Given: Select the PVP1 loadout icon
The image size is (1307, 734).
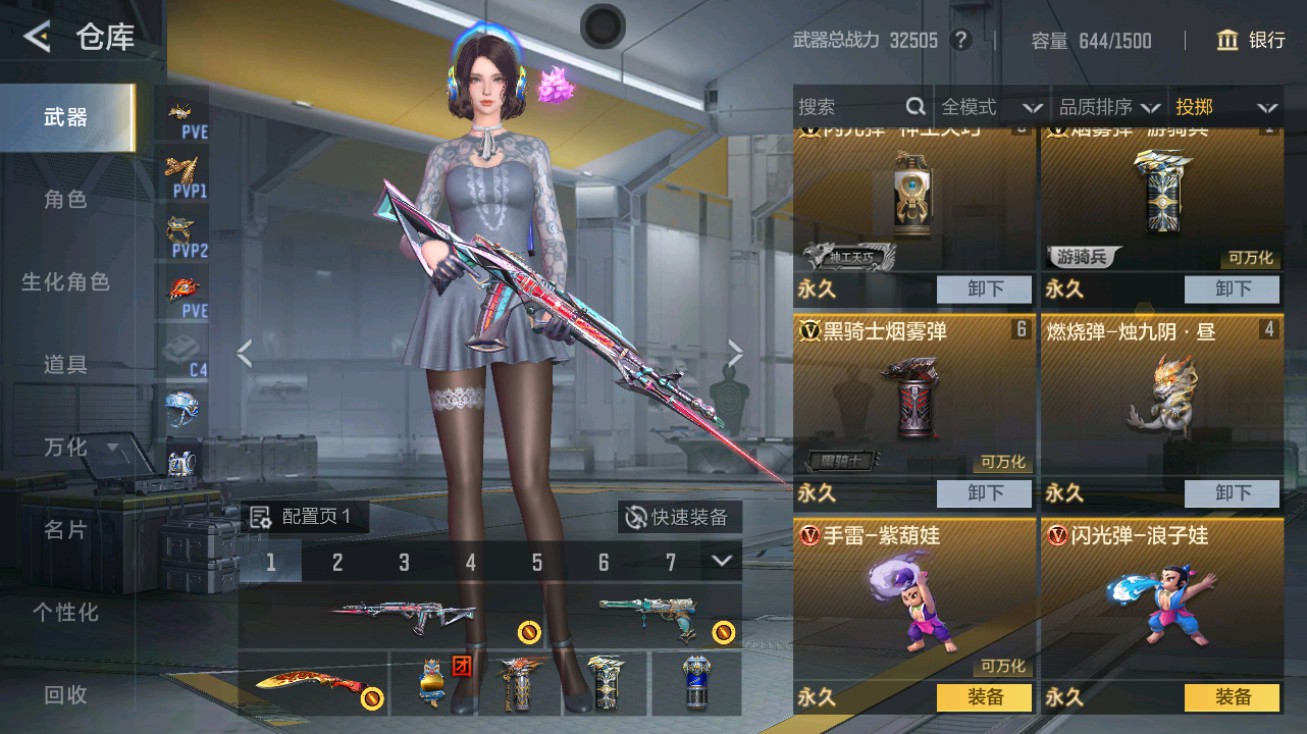Looking at the screenshot, I should (182, 170).
